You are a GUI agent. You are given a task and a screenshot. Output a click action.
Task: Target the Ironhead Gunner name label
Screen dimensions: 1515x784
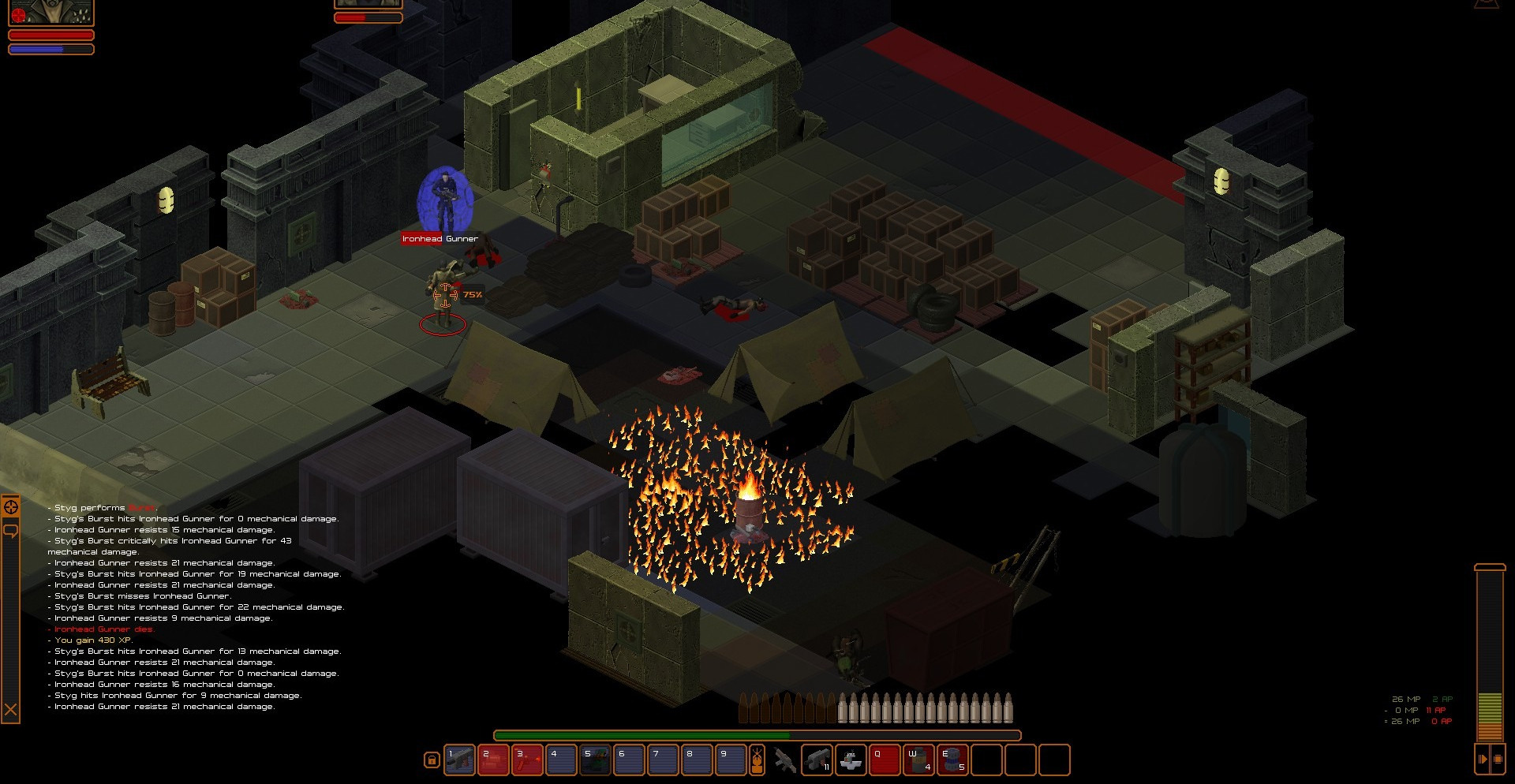[x=440, y=238]
